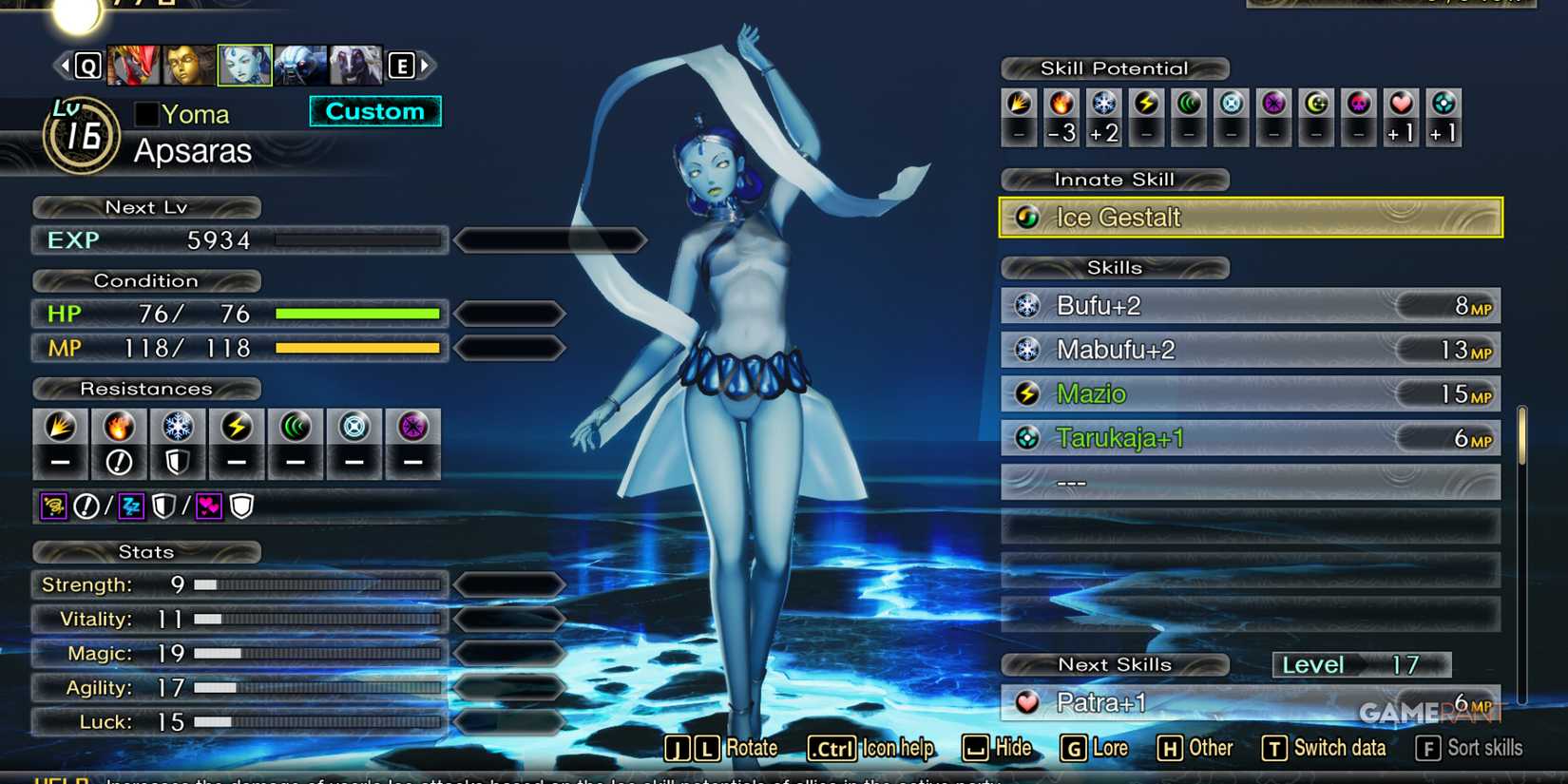Click the Bufu+2 ice skill icon

[1029, 306]
